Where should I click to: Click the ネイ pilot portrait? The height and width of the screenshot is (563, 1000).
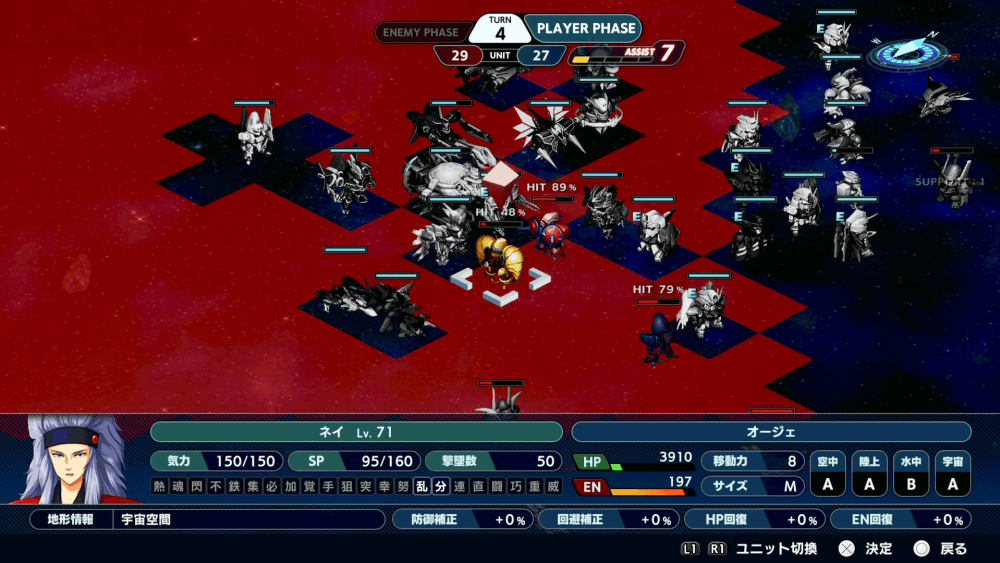(73, 460)
